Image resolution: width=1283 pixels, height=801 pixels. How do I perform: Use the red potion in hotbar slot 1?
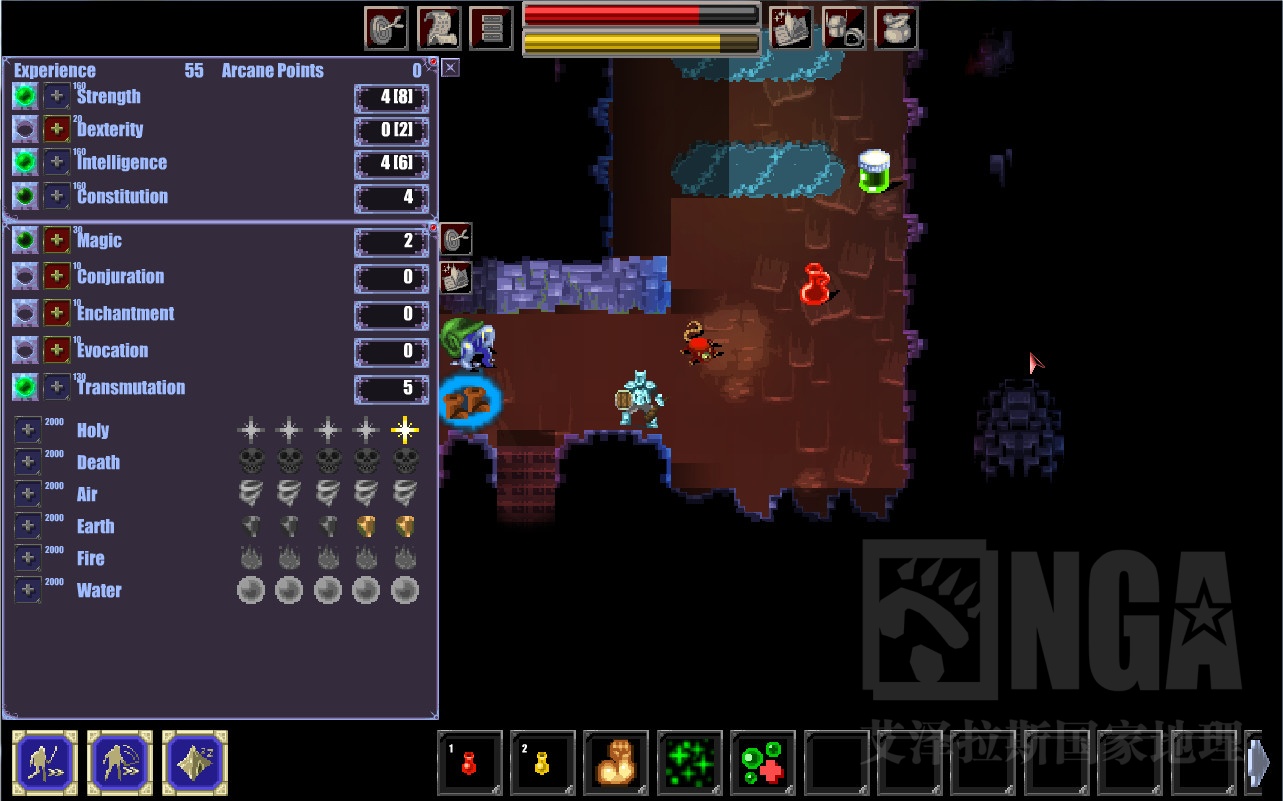pos(469,763)
